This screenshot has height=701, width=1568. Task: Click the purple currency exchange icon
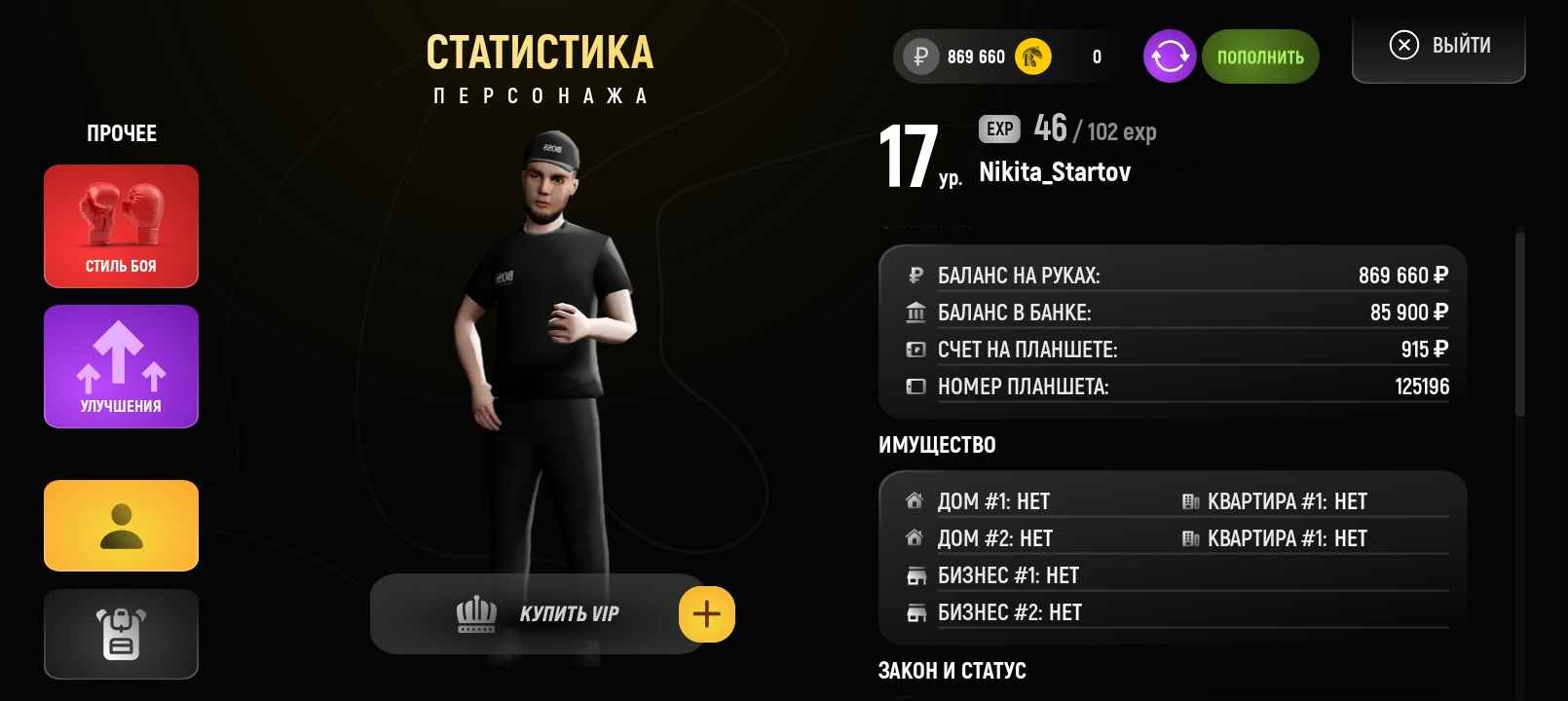1169,56
